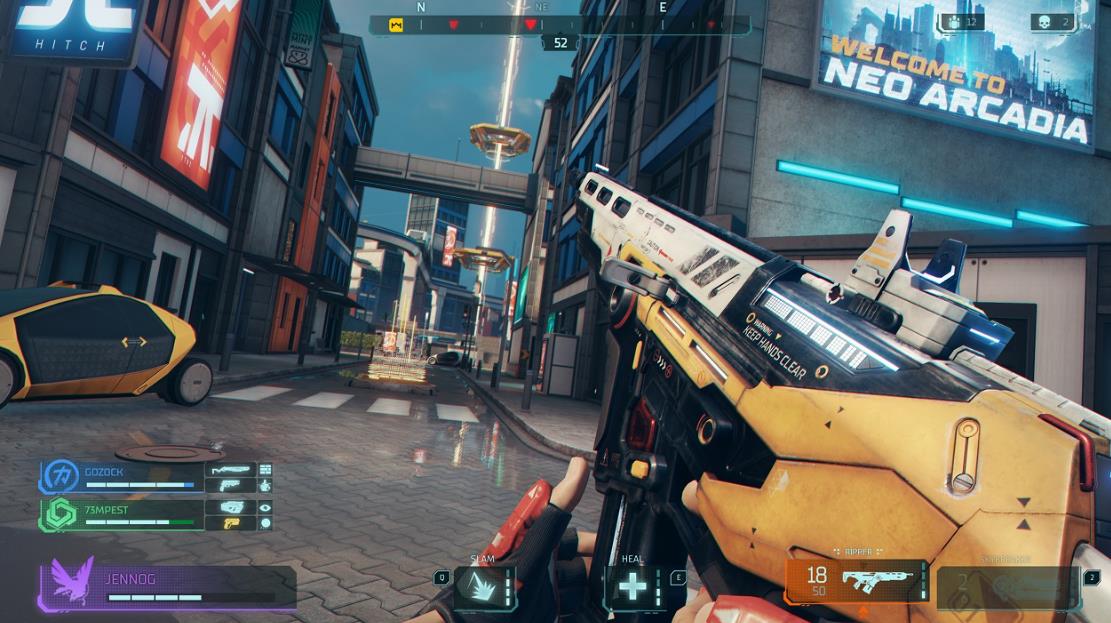Use the Heal ability icon
This screenshot has width=1111, height=623.
pyautogui.click(x=632, y=587)
